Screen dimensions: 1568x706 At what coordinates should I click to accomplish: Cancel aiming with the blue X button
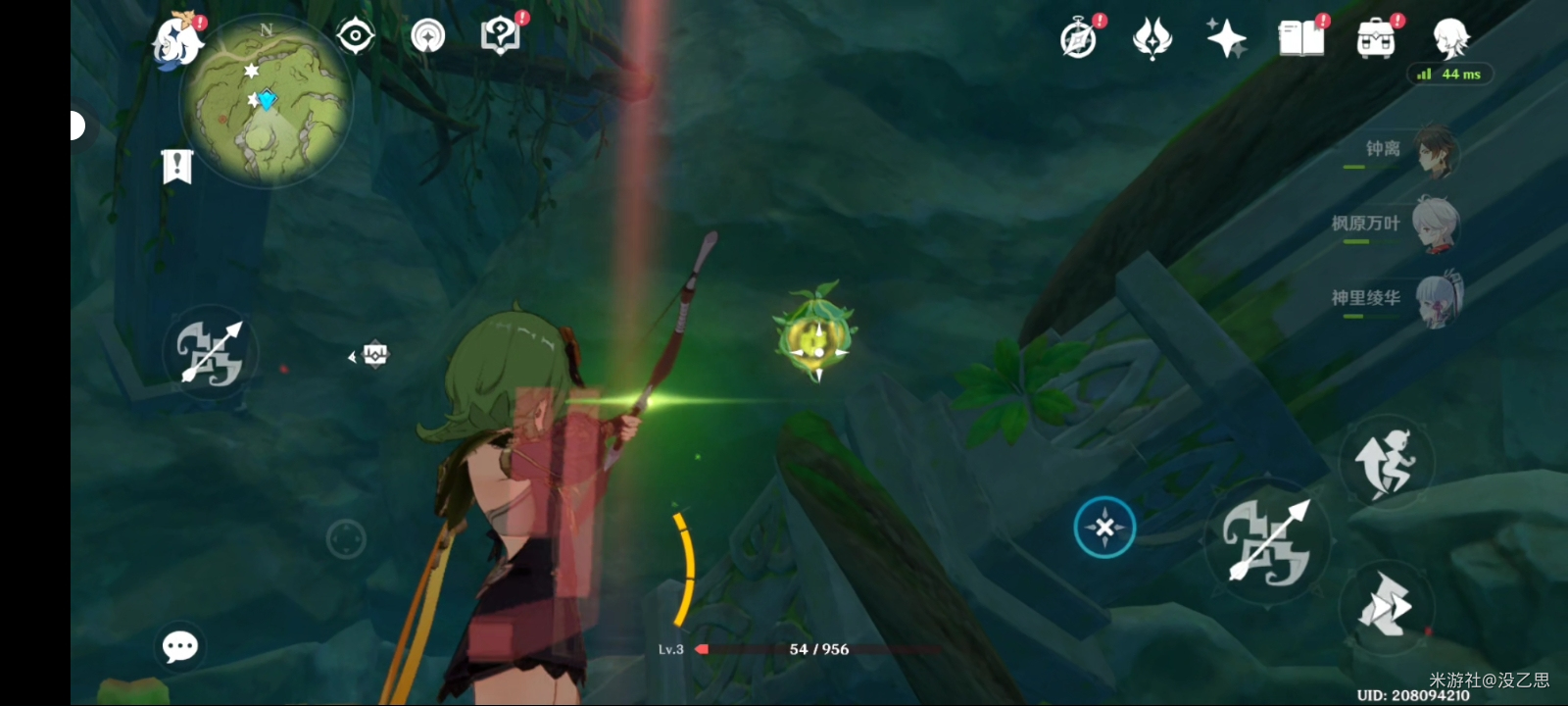1104,528
